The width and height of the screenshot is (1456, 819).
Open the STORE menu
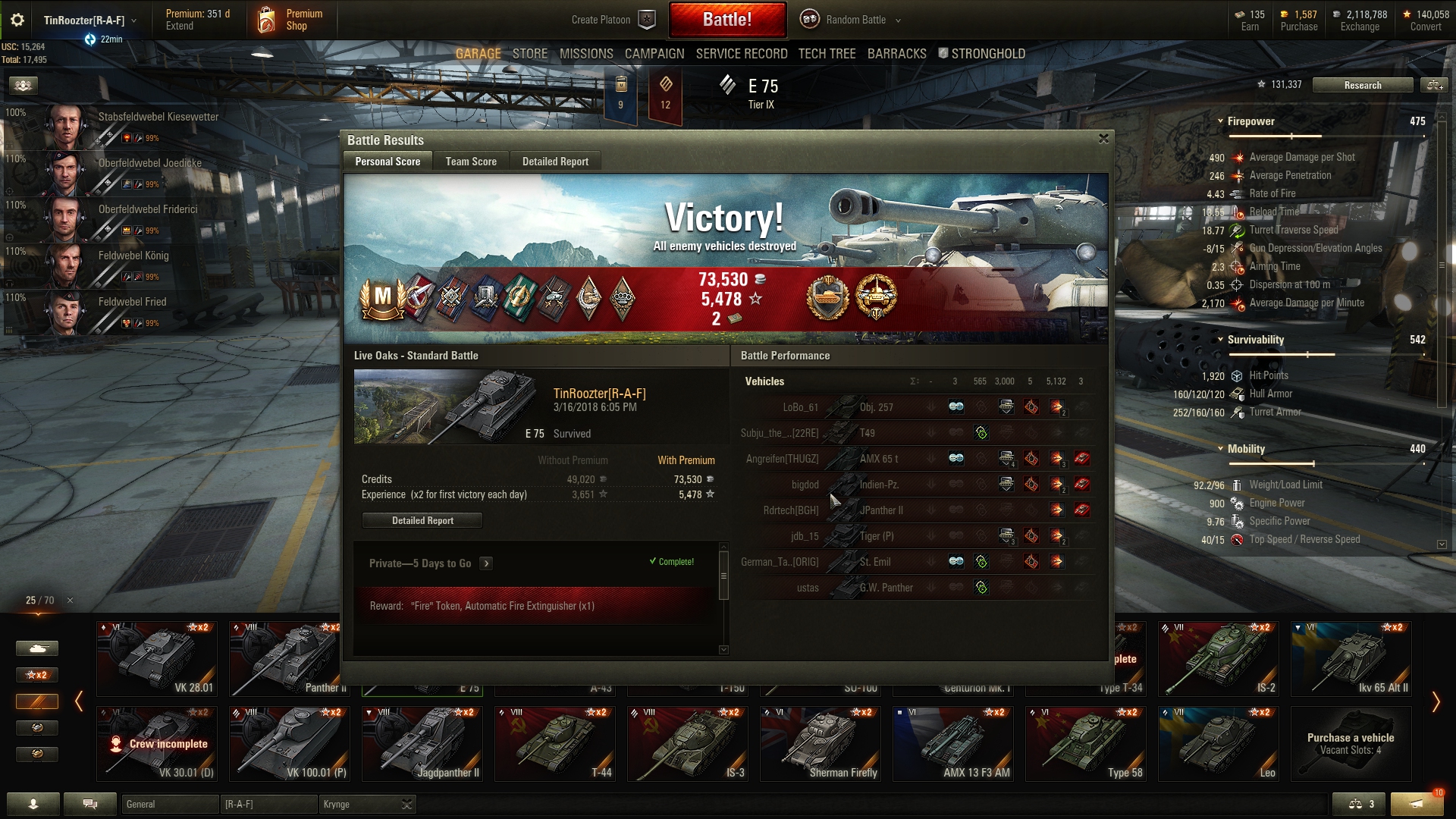529,54
